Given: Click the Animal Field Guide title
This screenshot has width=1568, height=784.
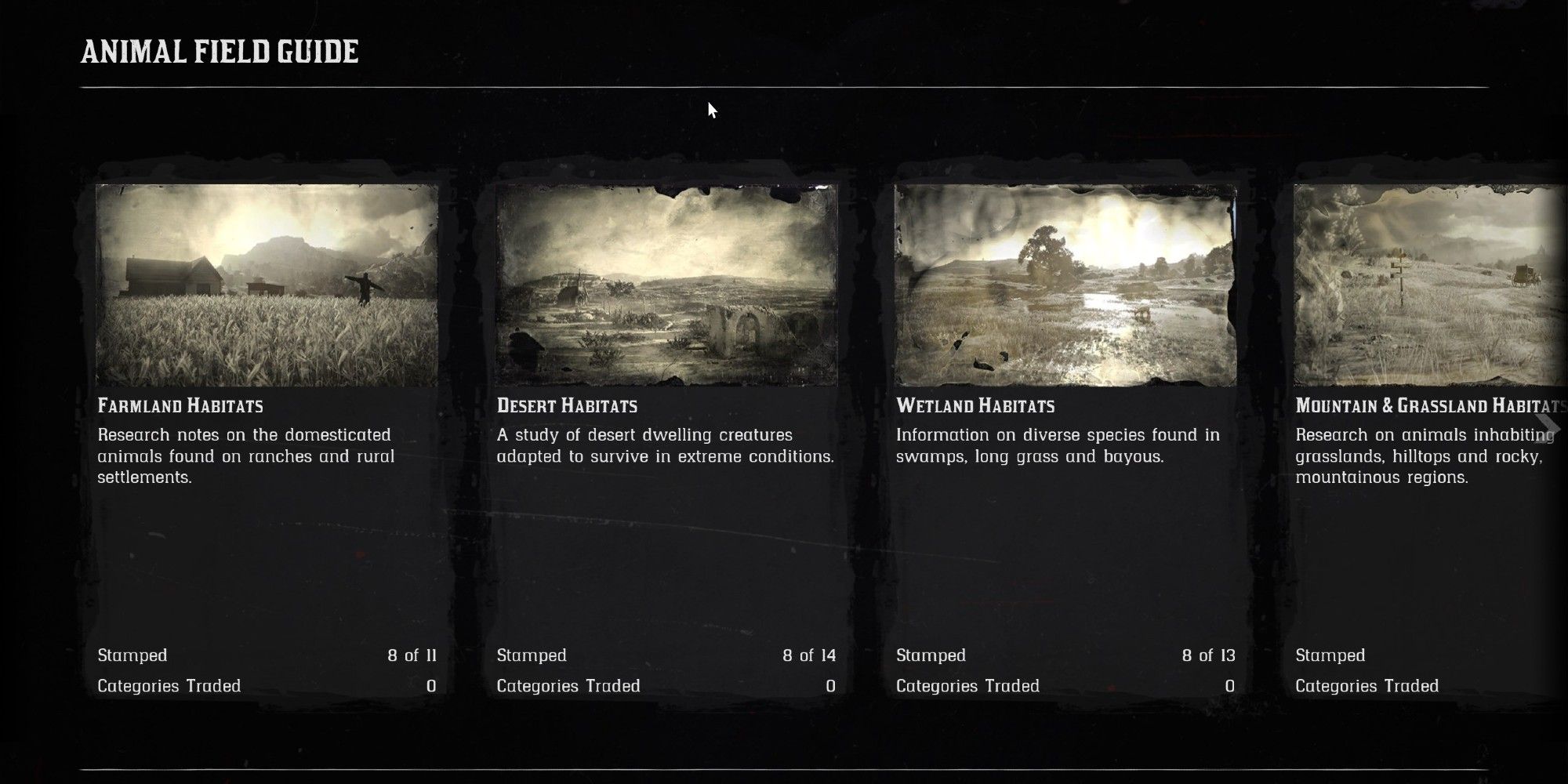Looking at the screenshot, I should pyautogui.click(x=218, y=53).
